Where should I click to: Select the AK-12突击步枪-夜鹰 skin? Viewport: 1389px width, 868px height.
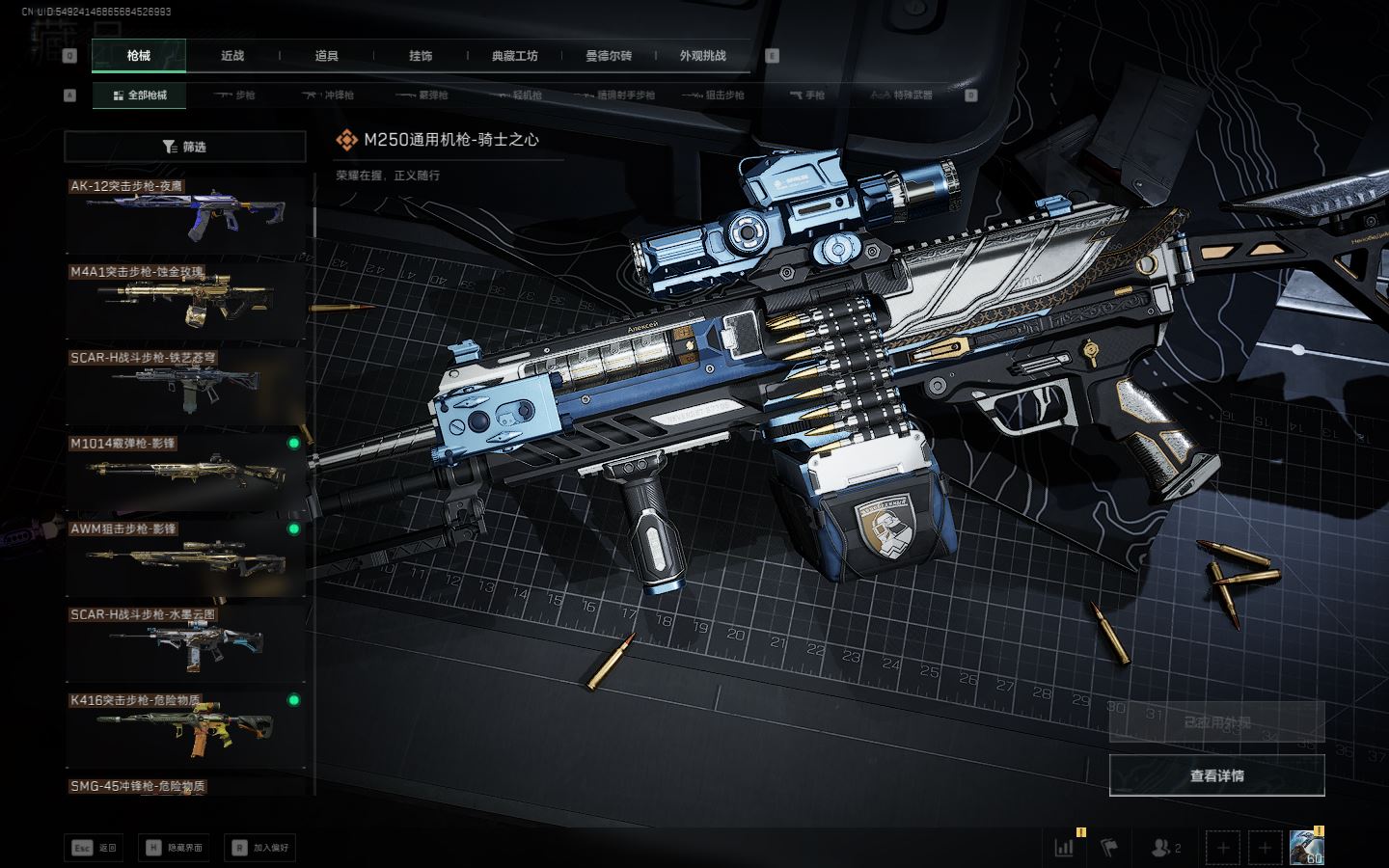click(184, 215)
